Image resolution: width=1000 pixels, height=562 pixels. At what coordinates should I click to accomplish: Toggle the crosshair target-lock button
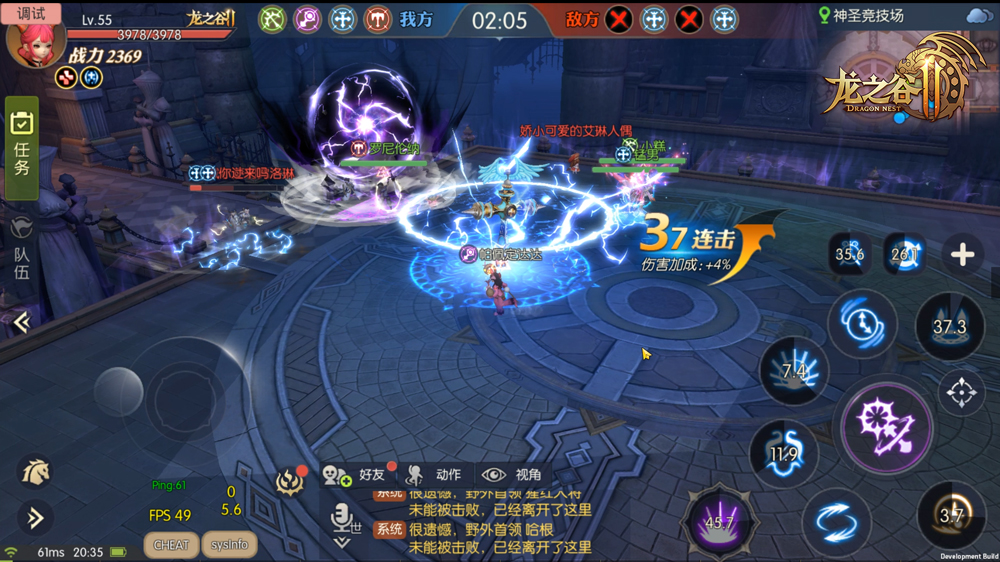tap(961, 393)
